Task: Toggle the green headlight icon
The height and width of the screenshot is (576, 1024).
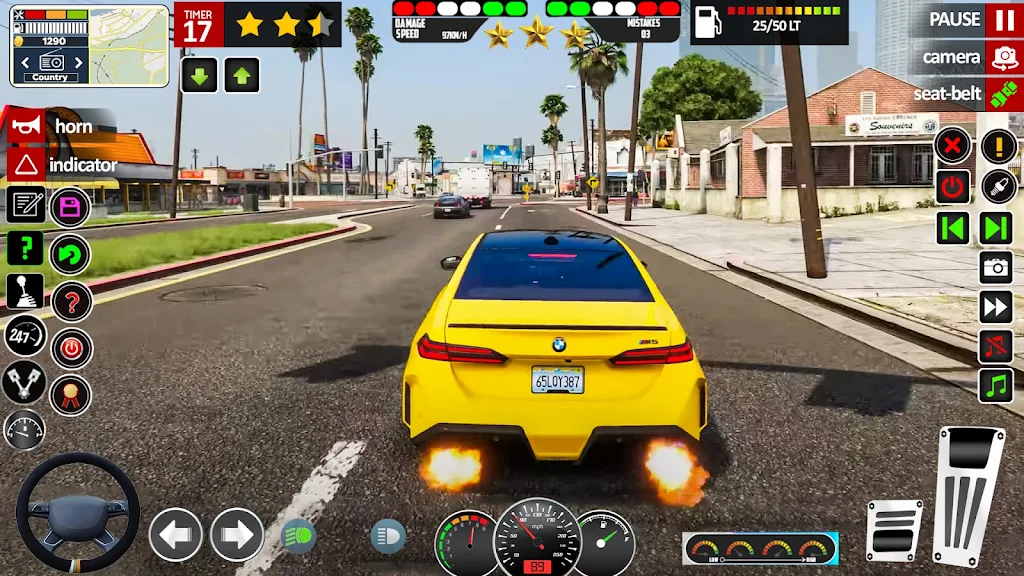Action: [x=298, y=536]
